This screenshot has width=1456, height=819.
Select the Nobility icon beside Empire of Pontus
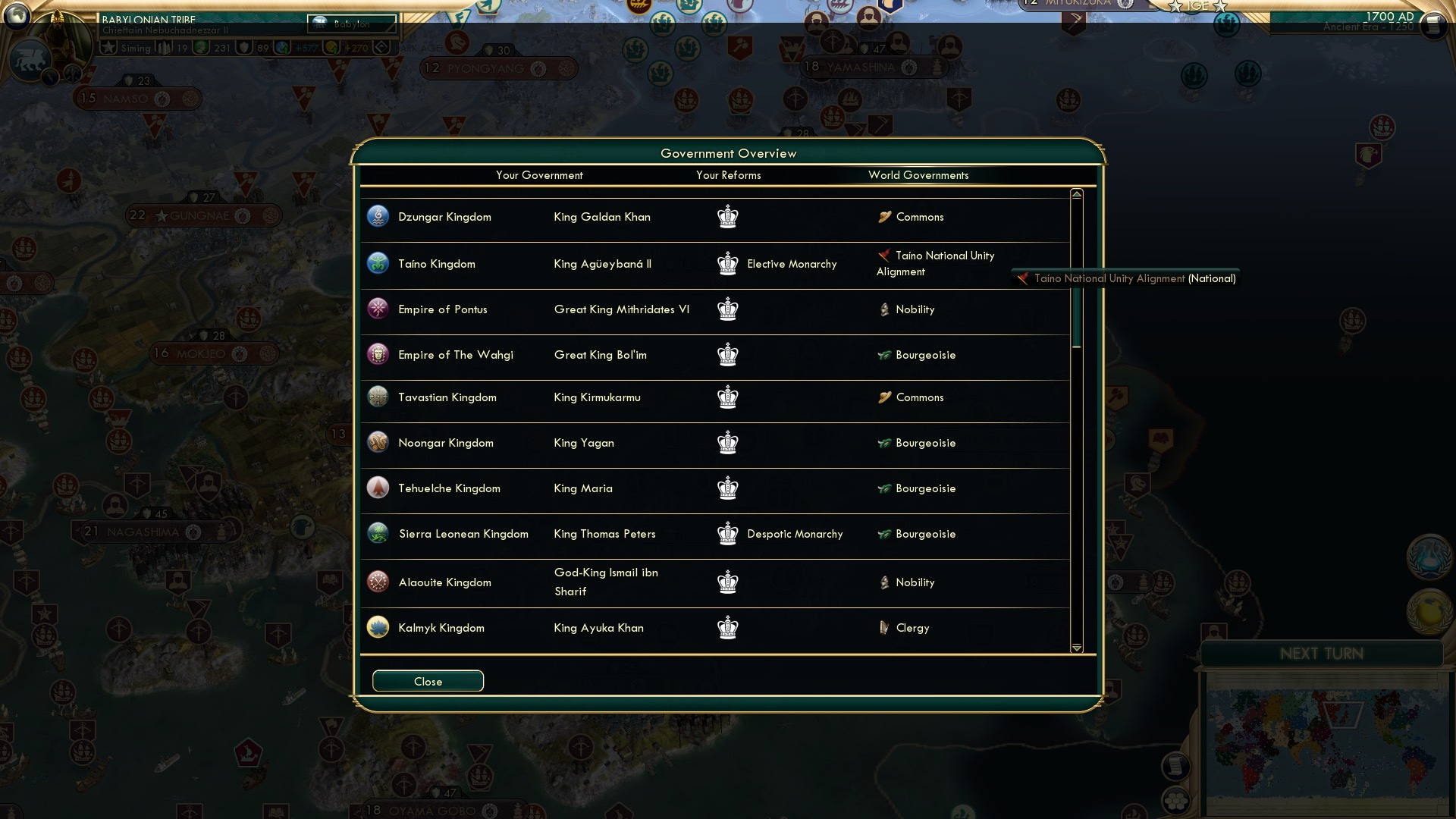(884, 309)
